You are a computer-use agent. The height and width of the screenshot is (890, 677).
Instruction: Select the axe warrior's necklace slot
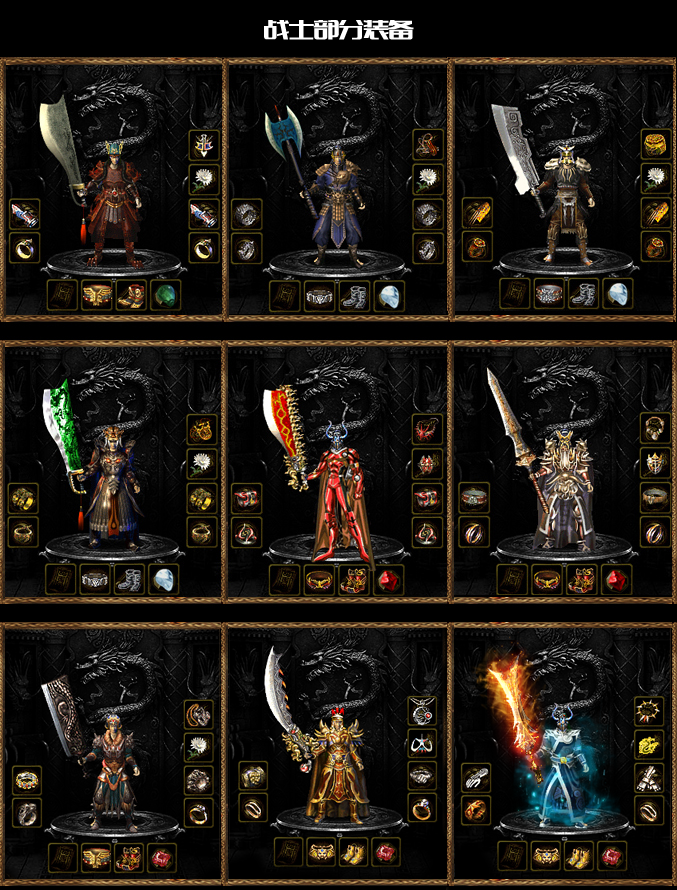pyautogui.click(x=428, y=145)
